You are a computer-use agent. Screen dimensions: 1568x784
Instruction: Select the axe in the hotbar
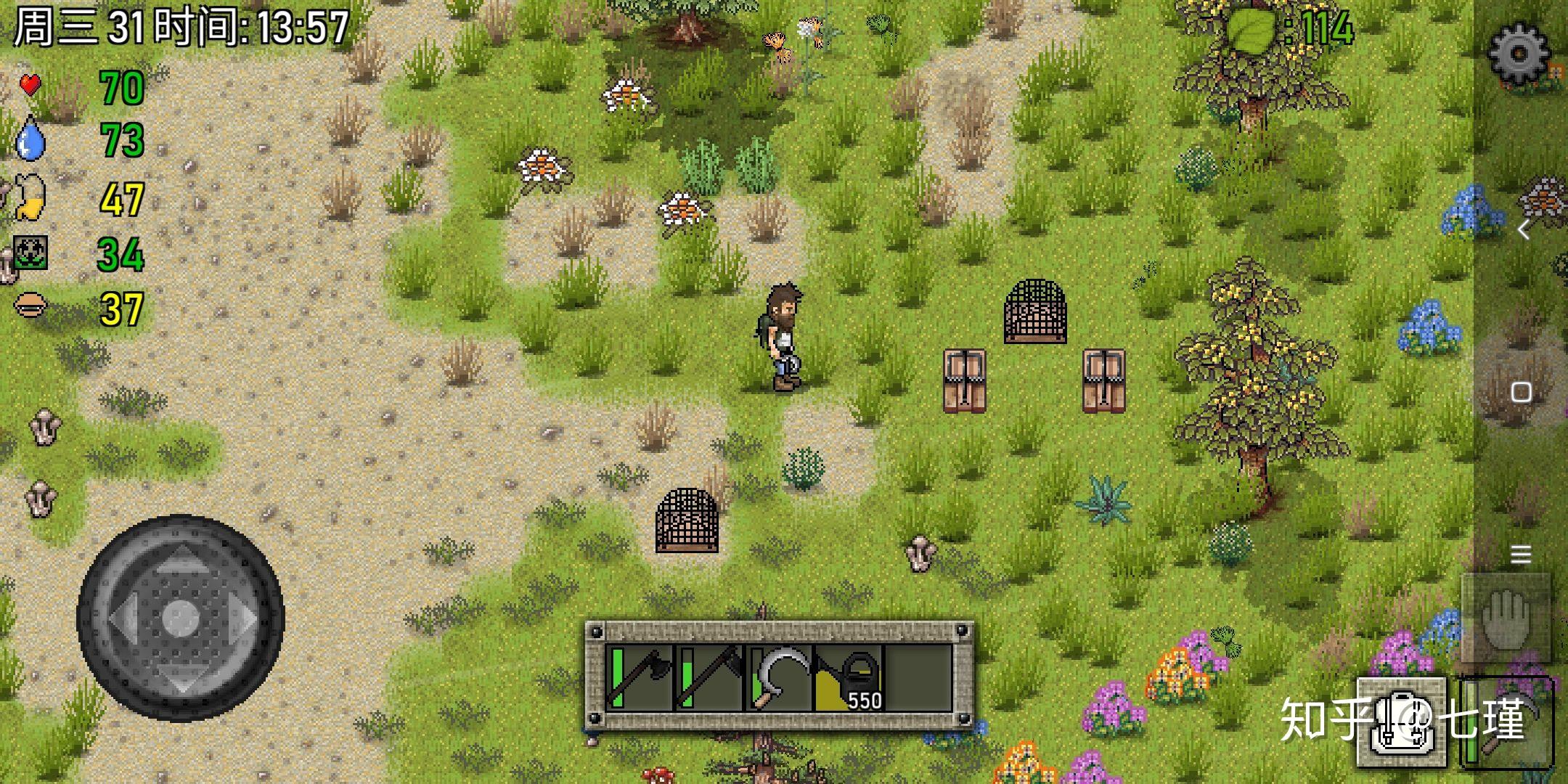click(x=639, y=678)
